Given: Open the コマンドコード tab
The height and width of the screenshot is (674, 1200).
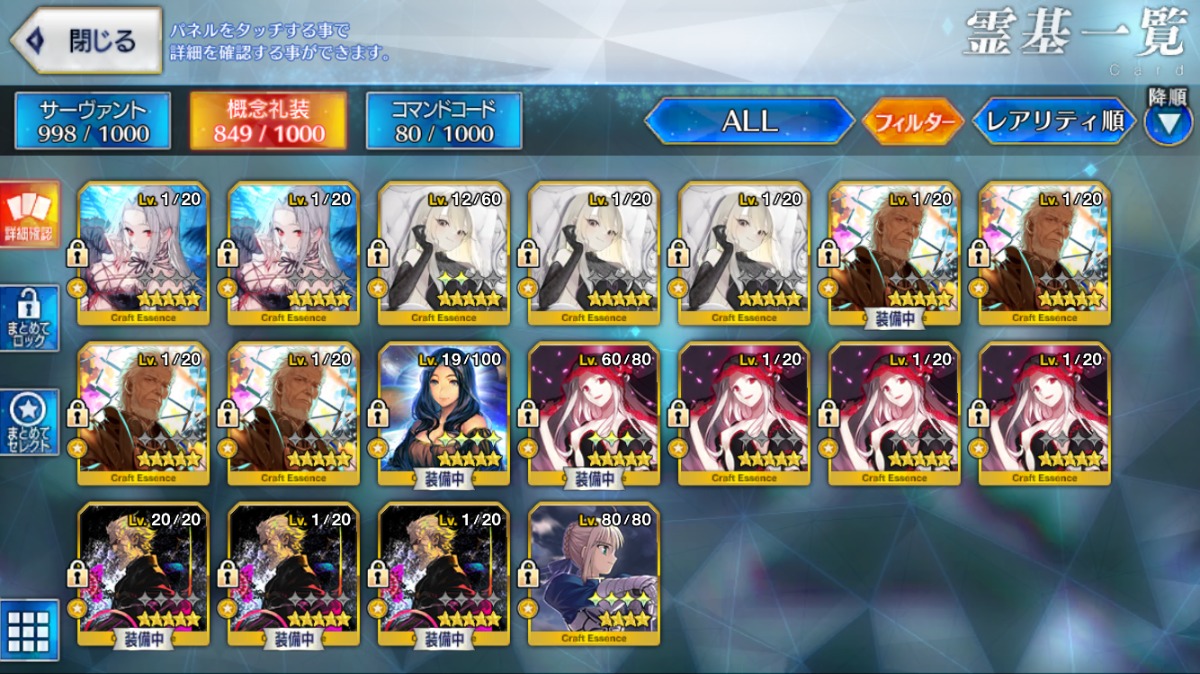Looking at the screenshot, I should [x=444, y=121].
